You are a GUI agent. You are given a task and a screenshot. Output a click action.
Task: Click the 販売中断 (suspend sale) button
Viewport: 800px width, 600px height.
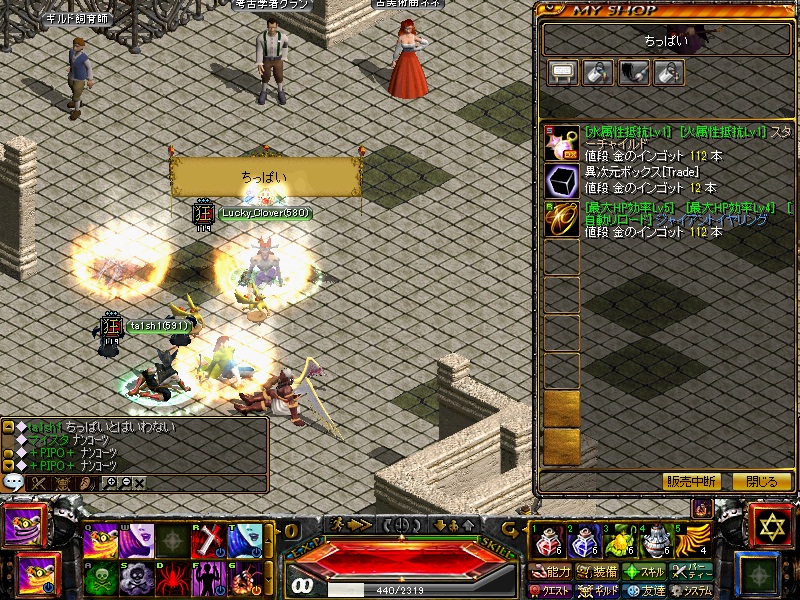[691, 481]
